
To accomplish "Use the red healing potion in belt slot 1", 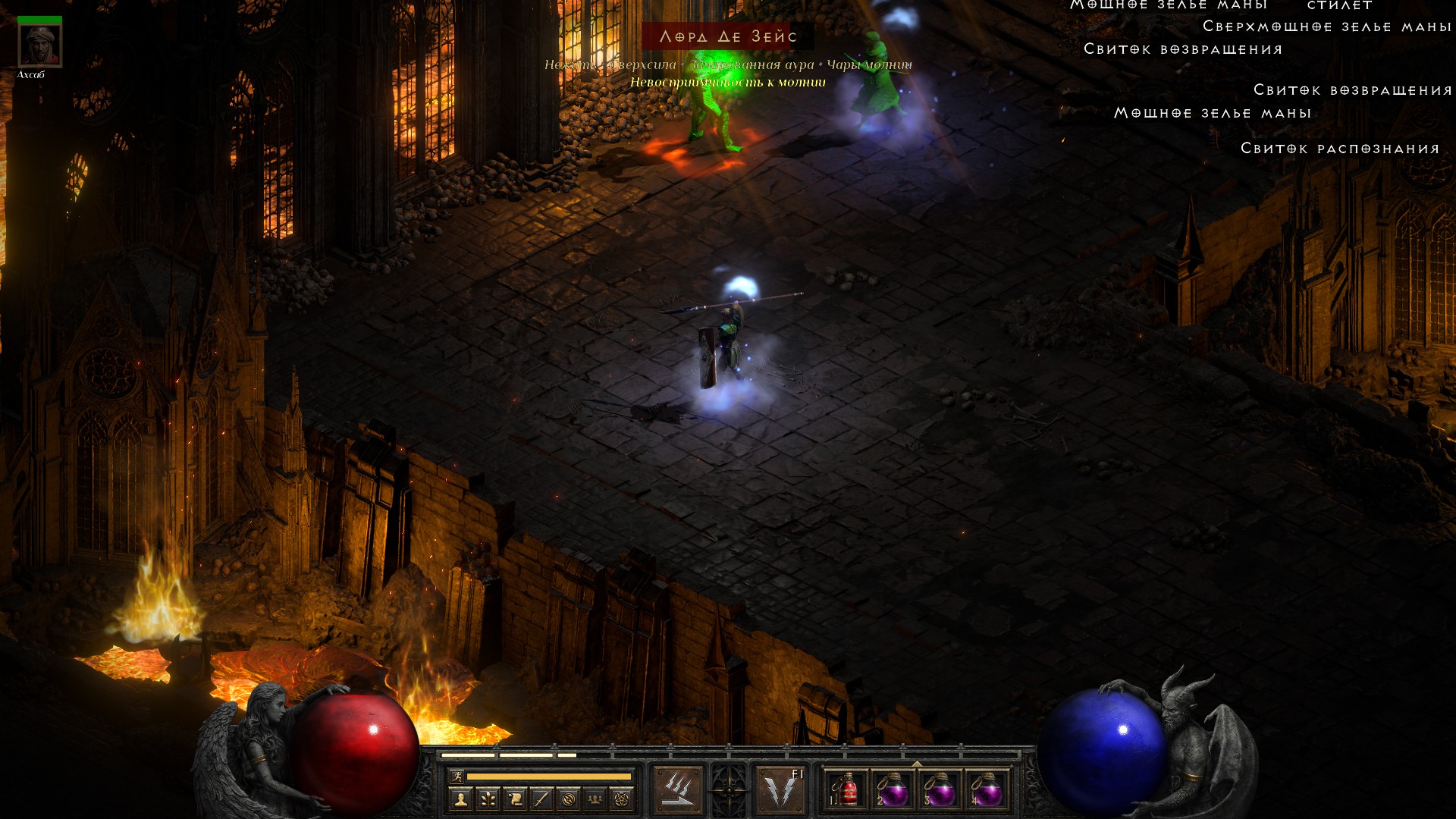I will tap(846, 790).
